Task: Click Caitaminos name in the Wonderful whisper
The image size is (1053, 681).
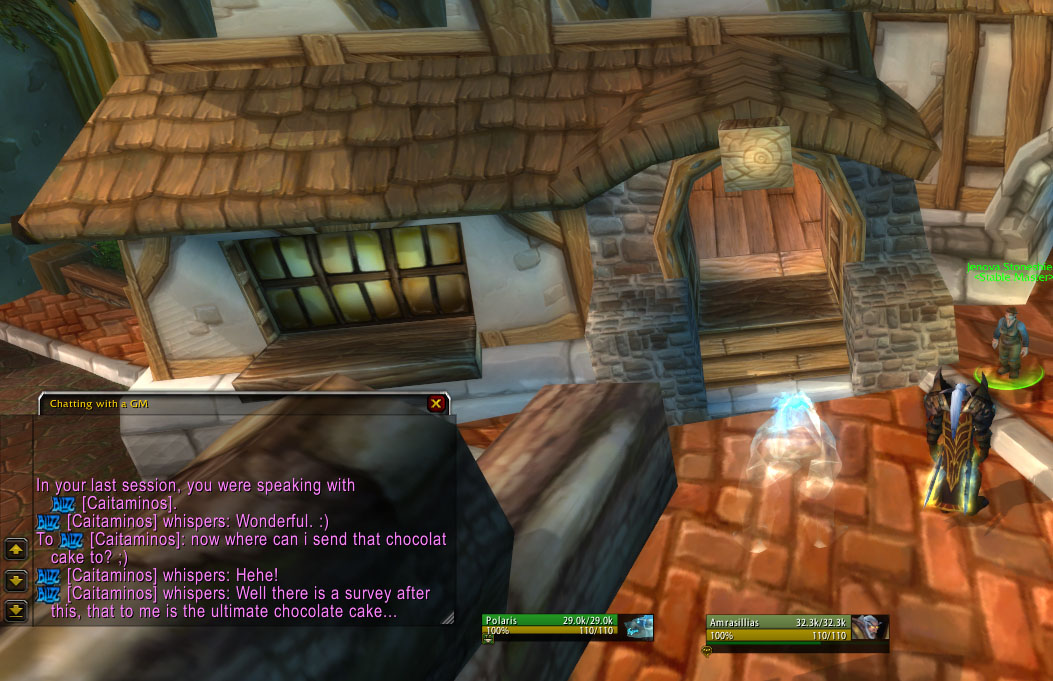Action: coord(111,521)
